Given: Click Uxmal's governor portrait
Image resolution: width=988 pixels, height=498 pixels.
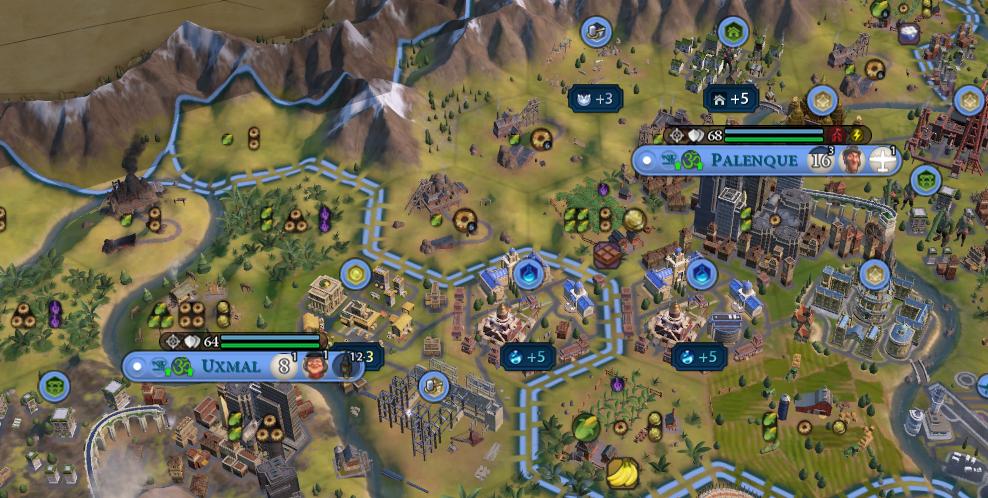Looking at the screenshot, I should click(315, 366).
